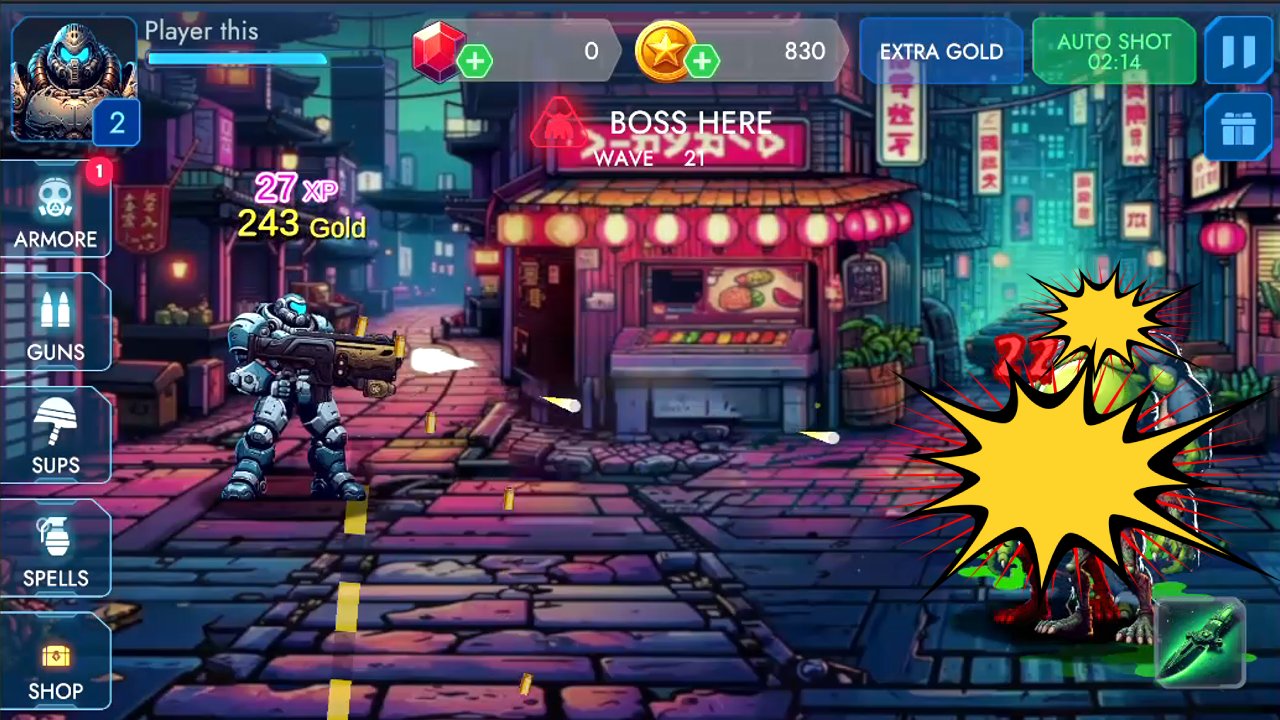The height and width of the screenshot is (720, 1280).
Task: Click the WAVE 21 label
Action: pos(649,158)
